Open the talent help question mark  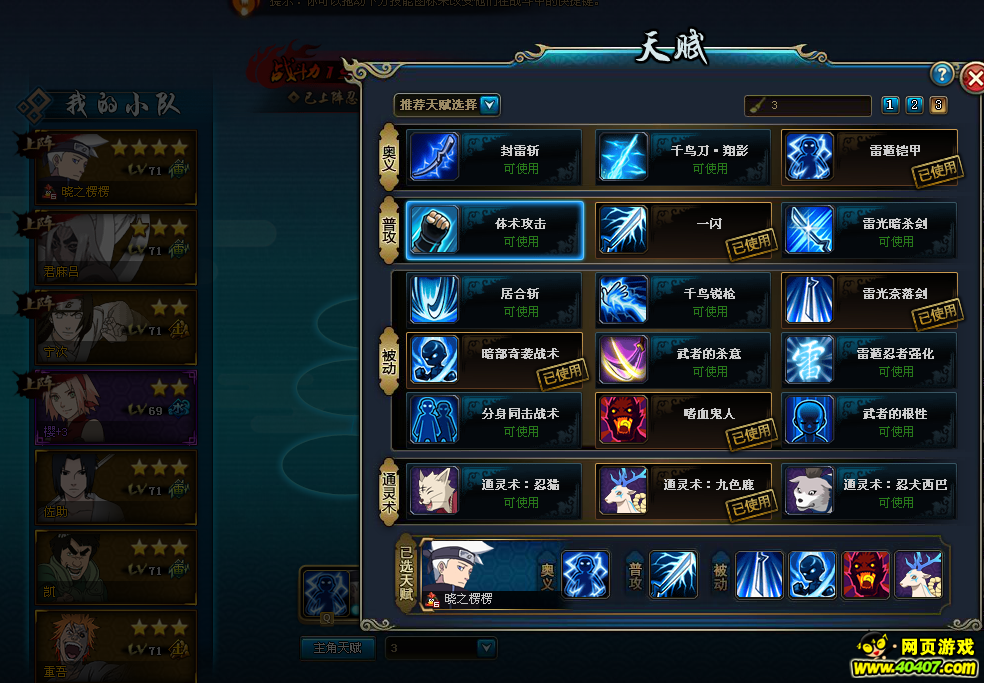click(941, 74)
